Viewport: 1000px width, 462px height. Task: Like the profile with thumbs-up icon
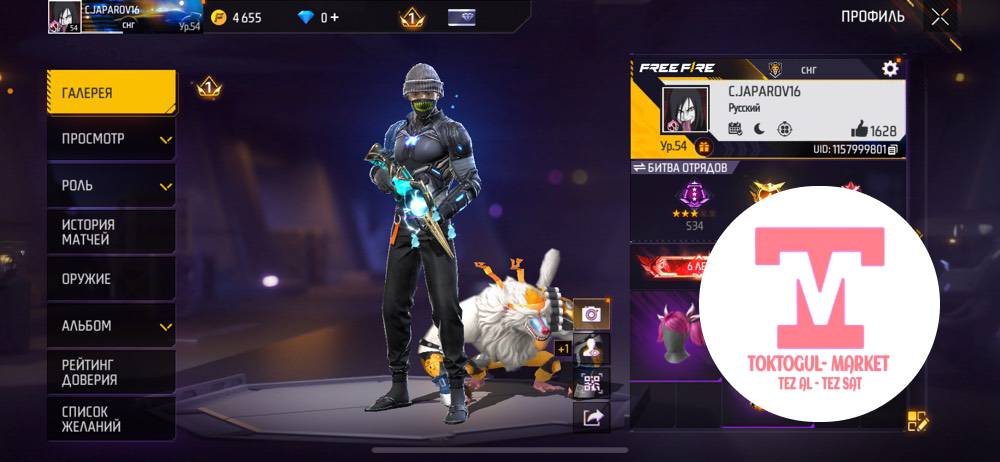point(859,129)
